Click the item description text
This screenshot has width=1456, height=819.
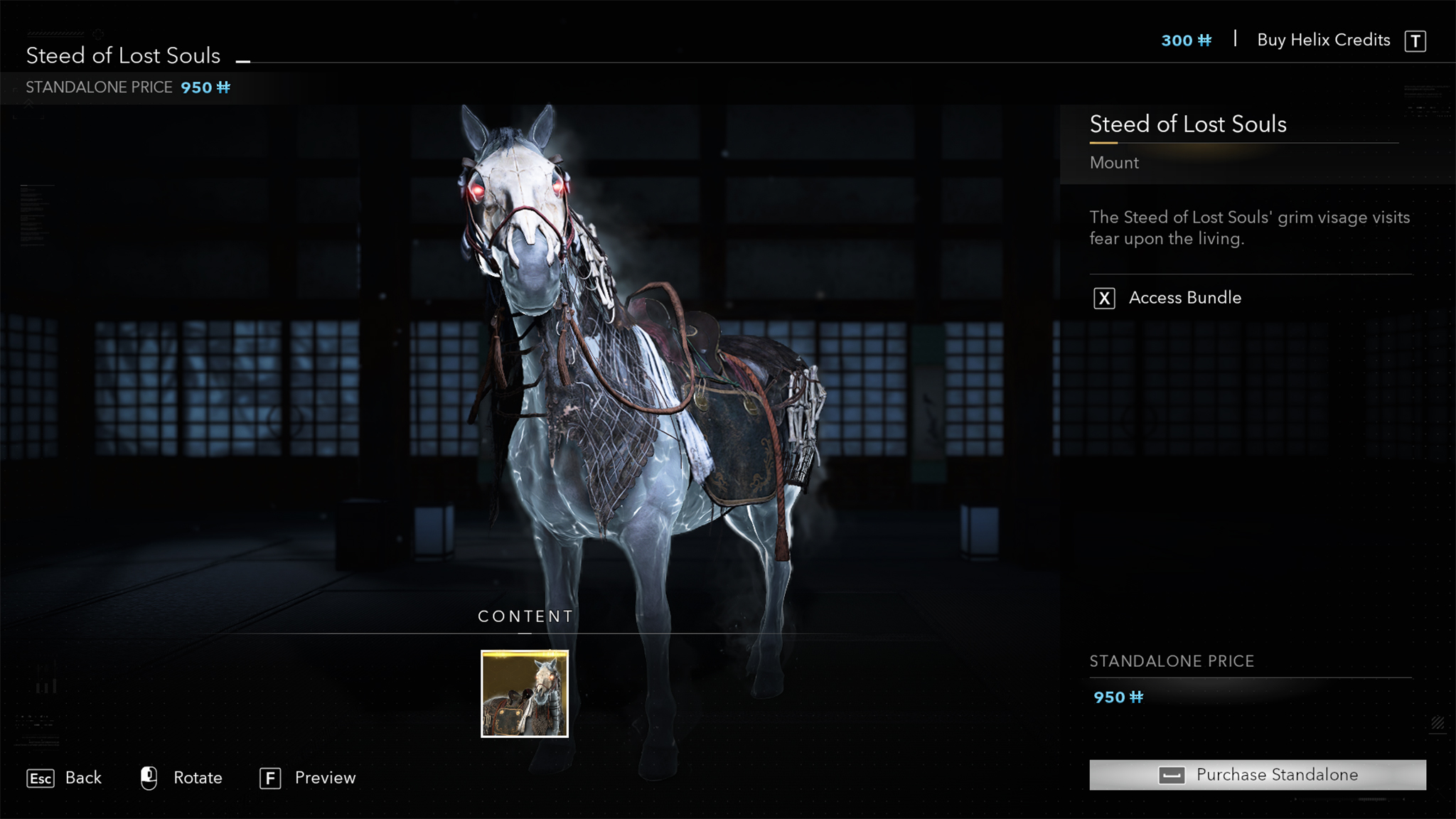click(1248, 227)
